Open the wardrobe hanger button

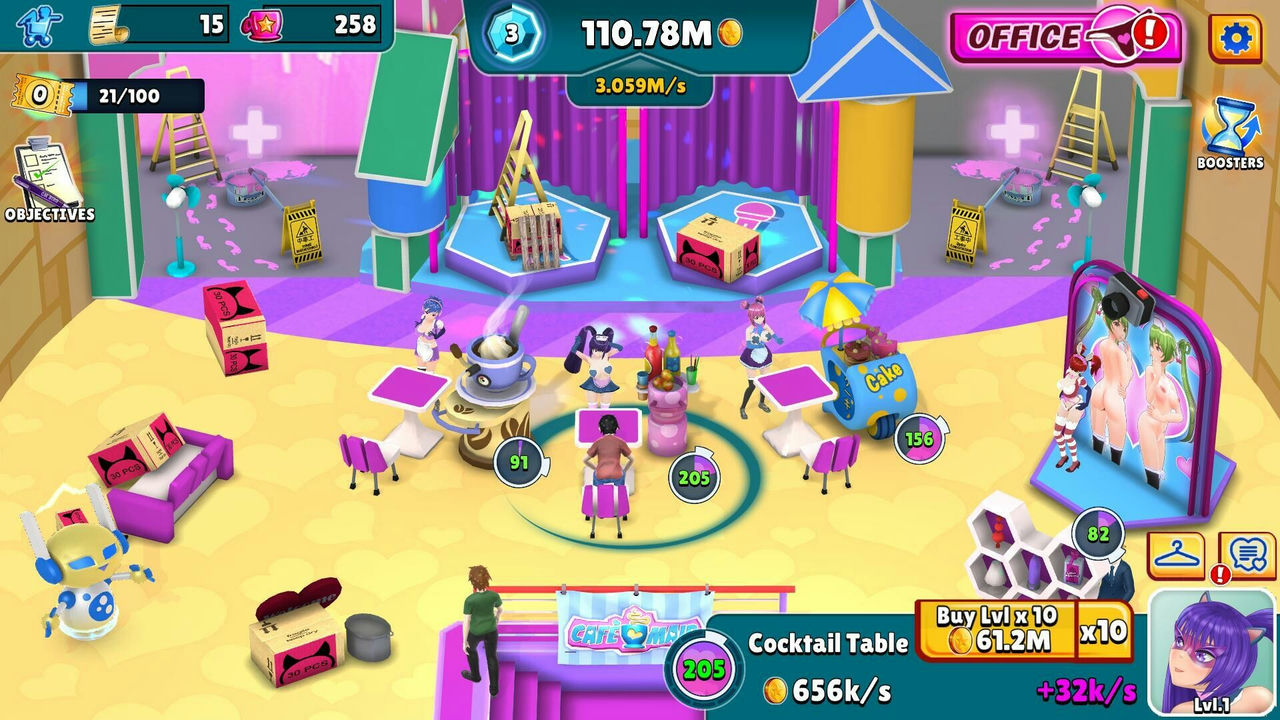pos(1176,555)
